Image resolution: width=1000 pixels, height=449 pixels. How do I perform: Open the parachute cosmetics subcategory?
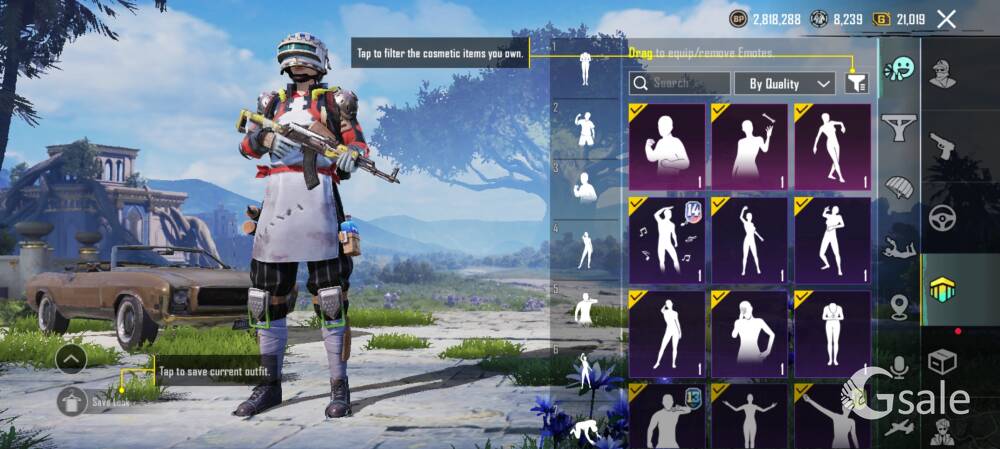point(899,187)
